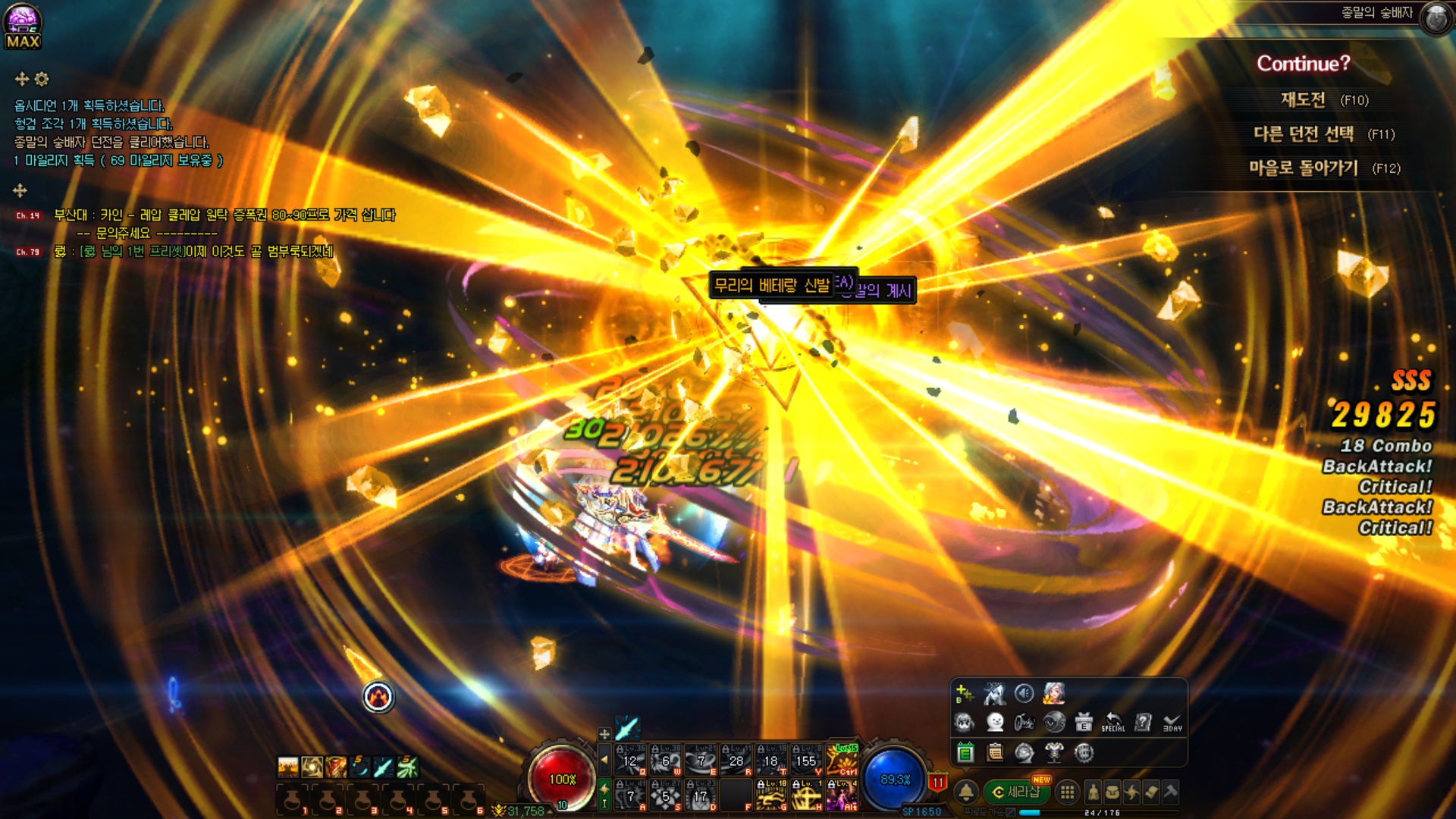The height and width of the screenshot is (819, 1456).
Task: Click the speaker sound icon
Action: click(1024, 693)
